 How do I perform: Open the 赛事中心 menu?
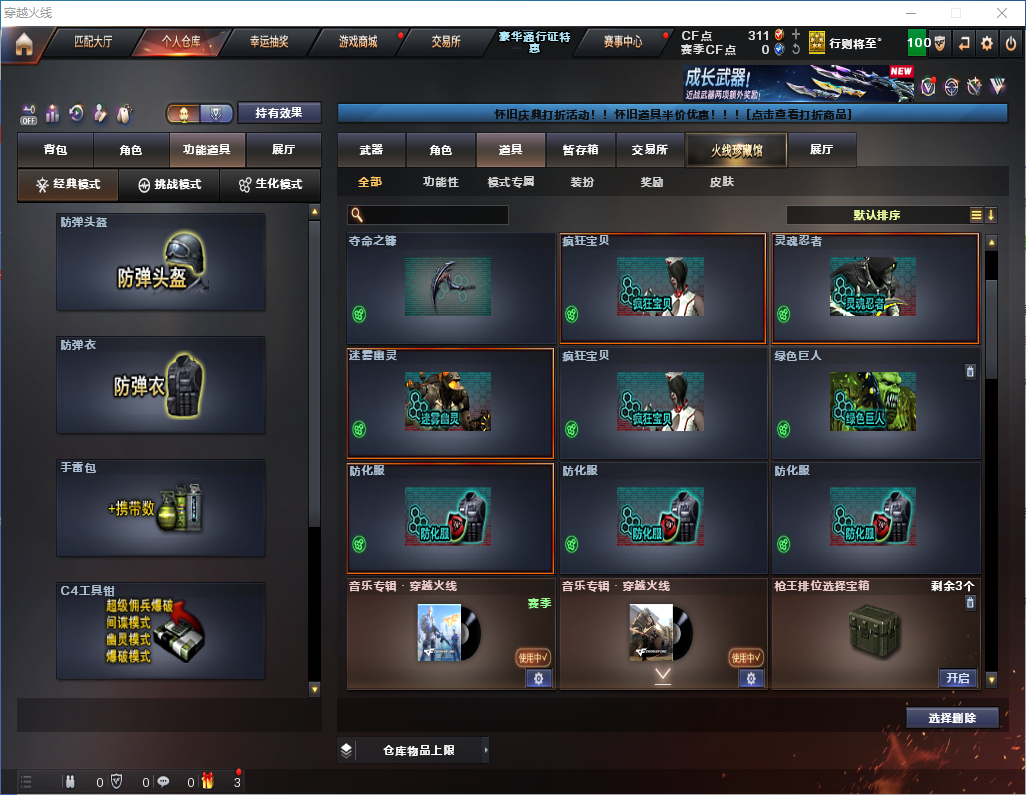(x=622, y=42)
